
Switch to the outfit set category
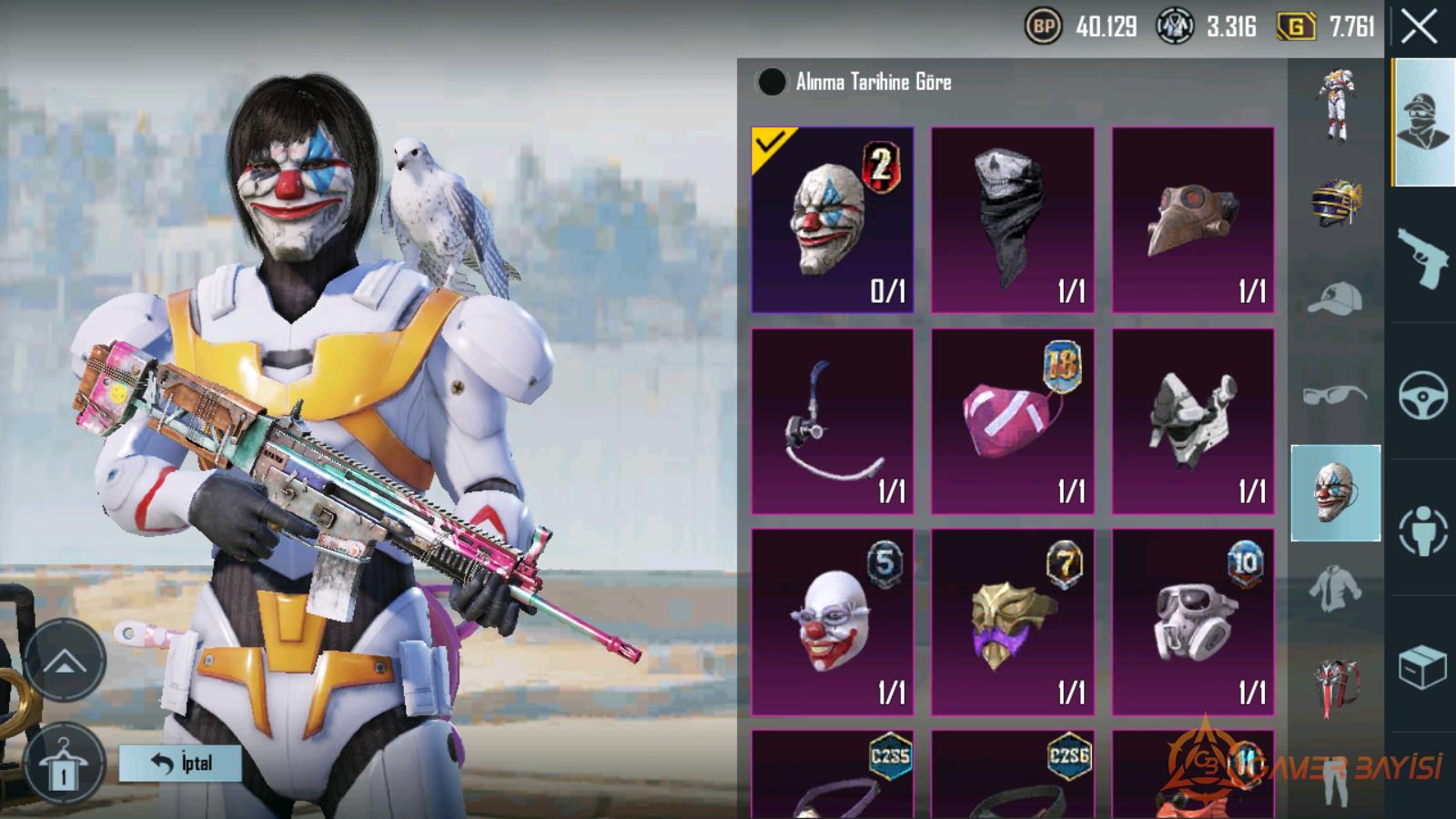(x=1335, y=106)
